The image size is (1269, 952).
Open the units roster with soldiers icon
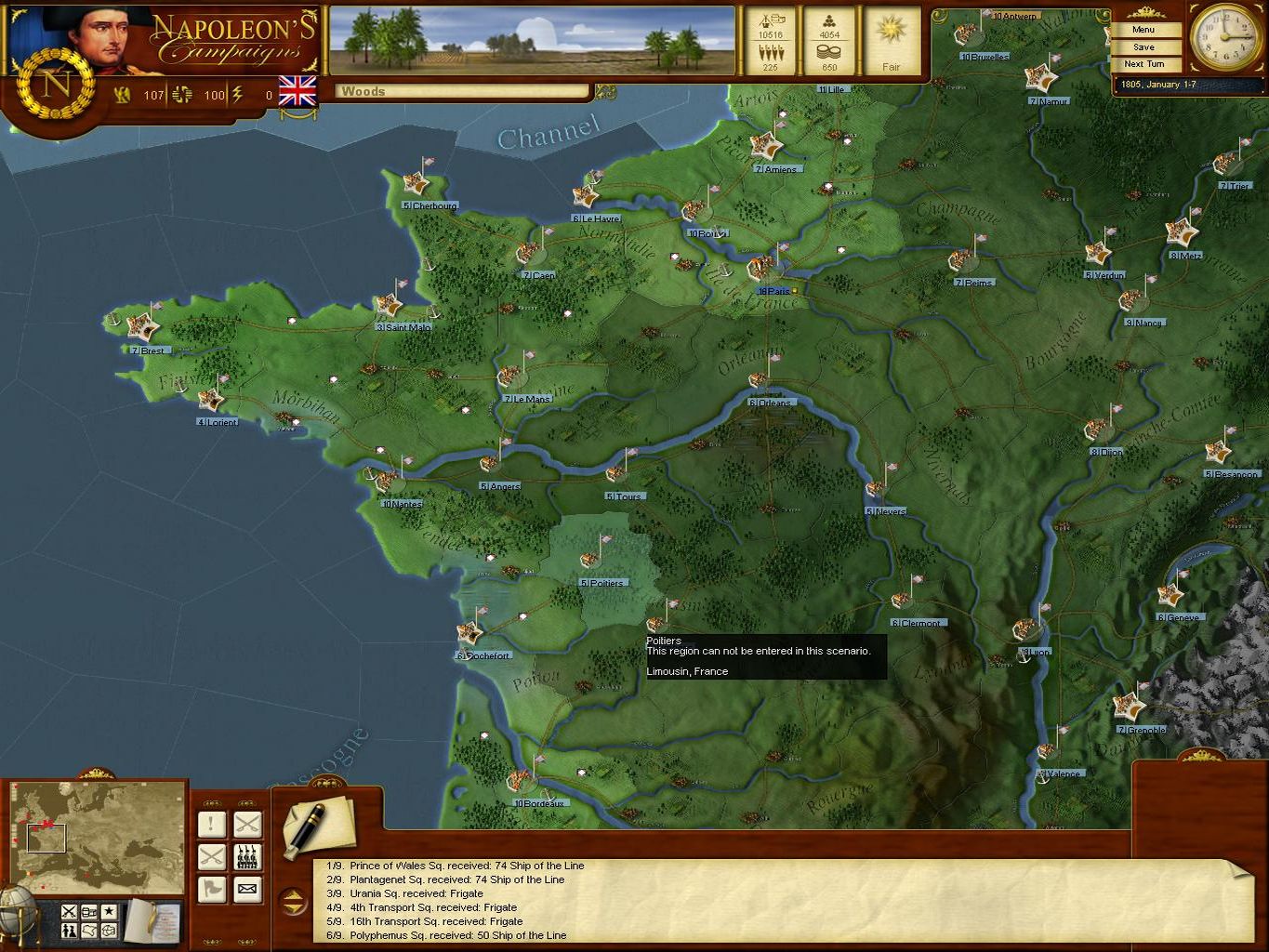coord(247,857)
